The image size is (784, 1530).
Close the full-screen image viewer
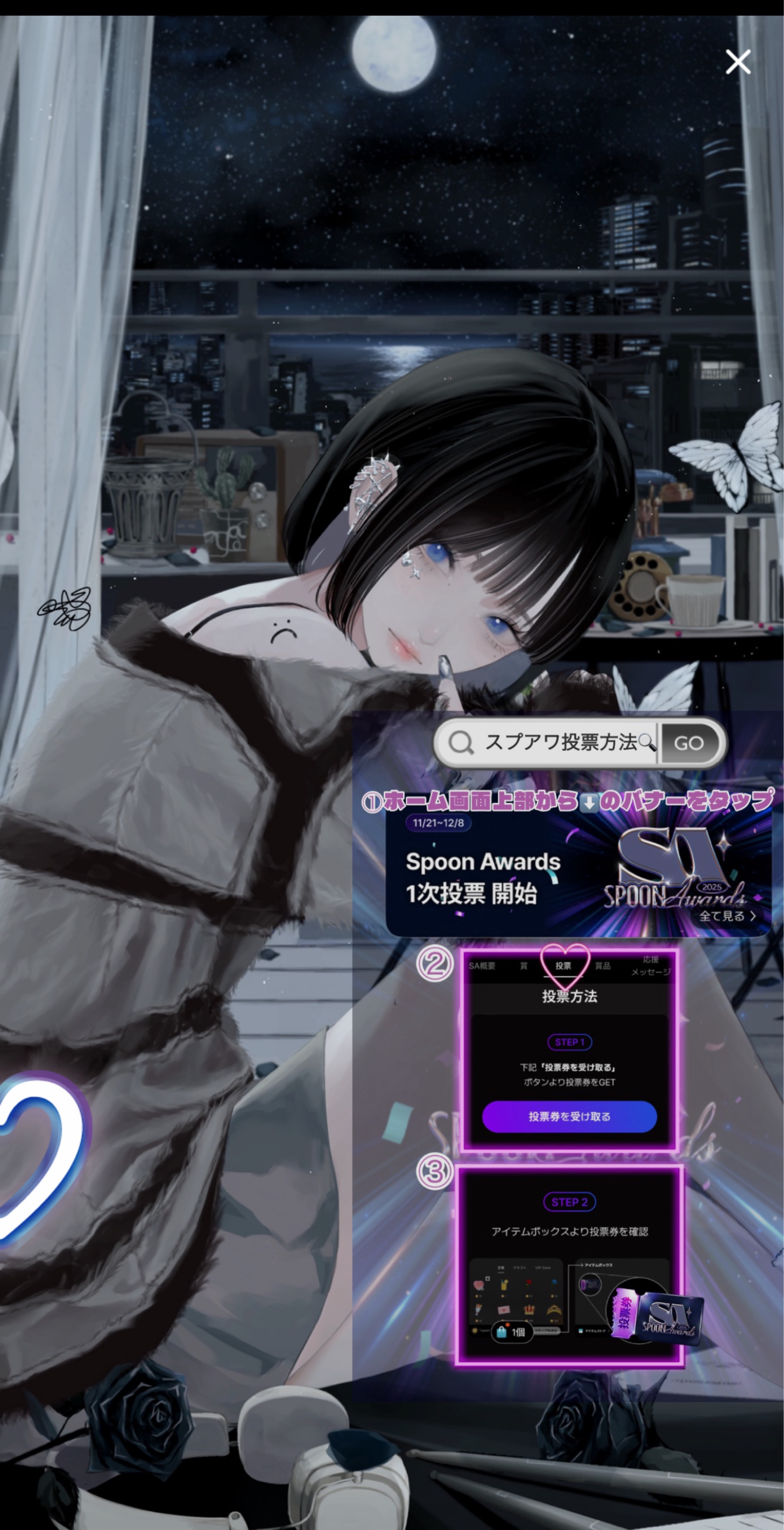738,62
